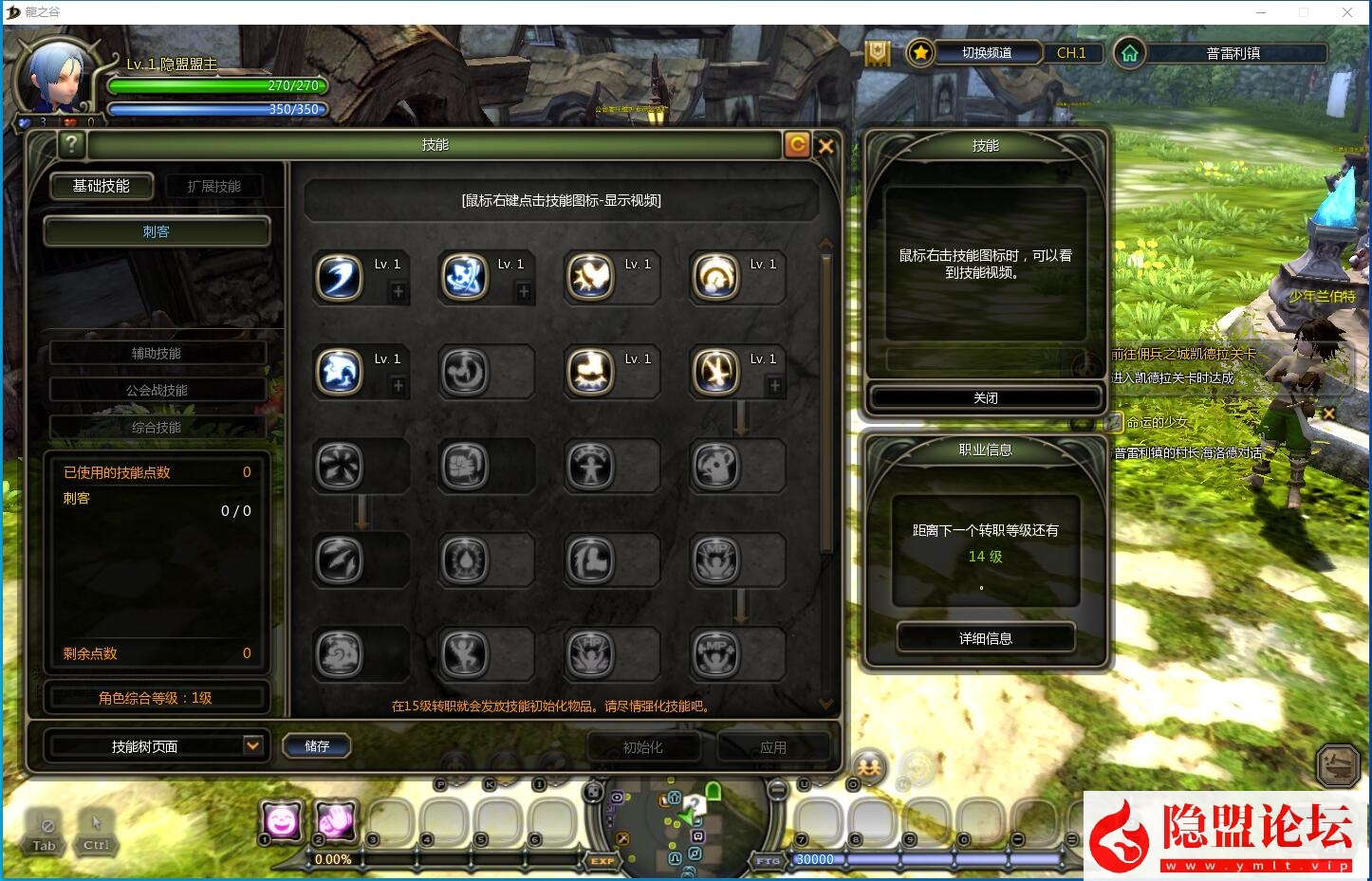Click the home icon next to 普雷利镇

pos(1129,53)
